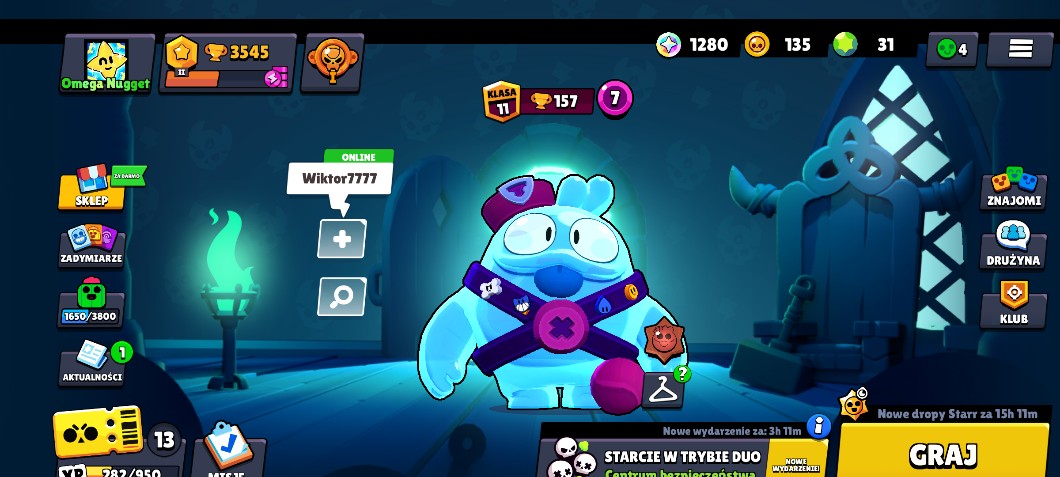Open the Zadymiarze brawlers list
Image resolution: width=1060 pixels, height=477 pixels.
[x=91, y=244]
